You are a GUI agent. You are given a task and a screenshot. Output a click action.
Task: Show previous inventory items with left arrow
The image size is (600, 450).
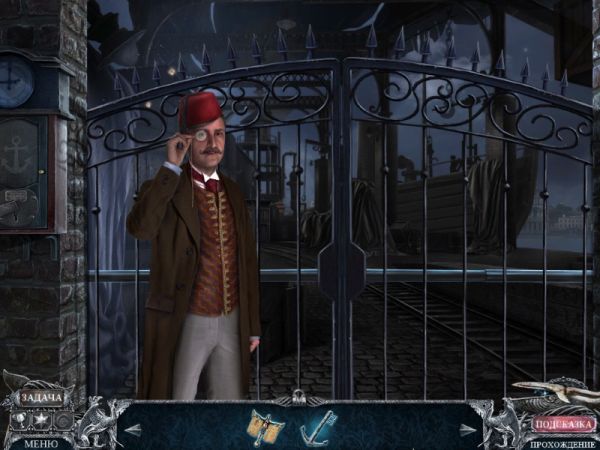point(133,429)
